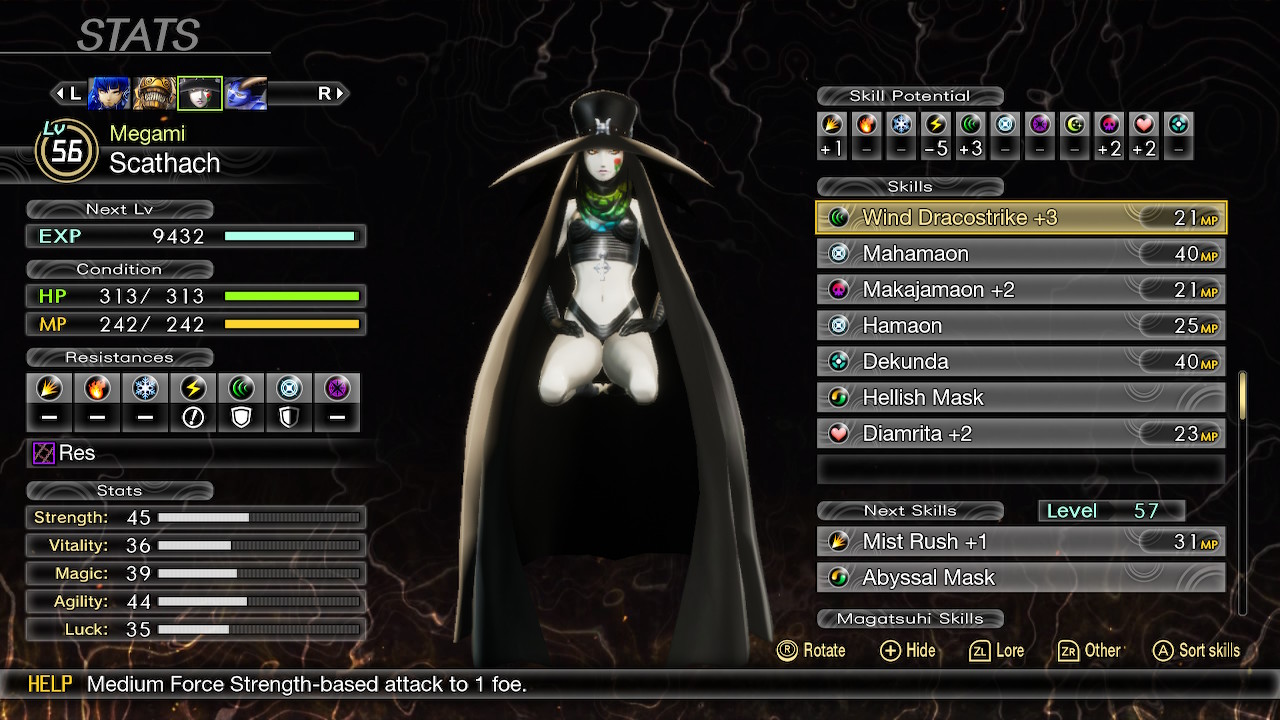Viewport: 1280px width, 720px height.
Task: Open the Next Skills section header
Action: [x=910, y=510]
